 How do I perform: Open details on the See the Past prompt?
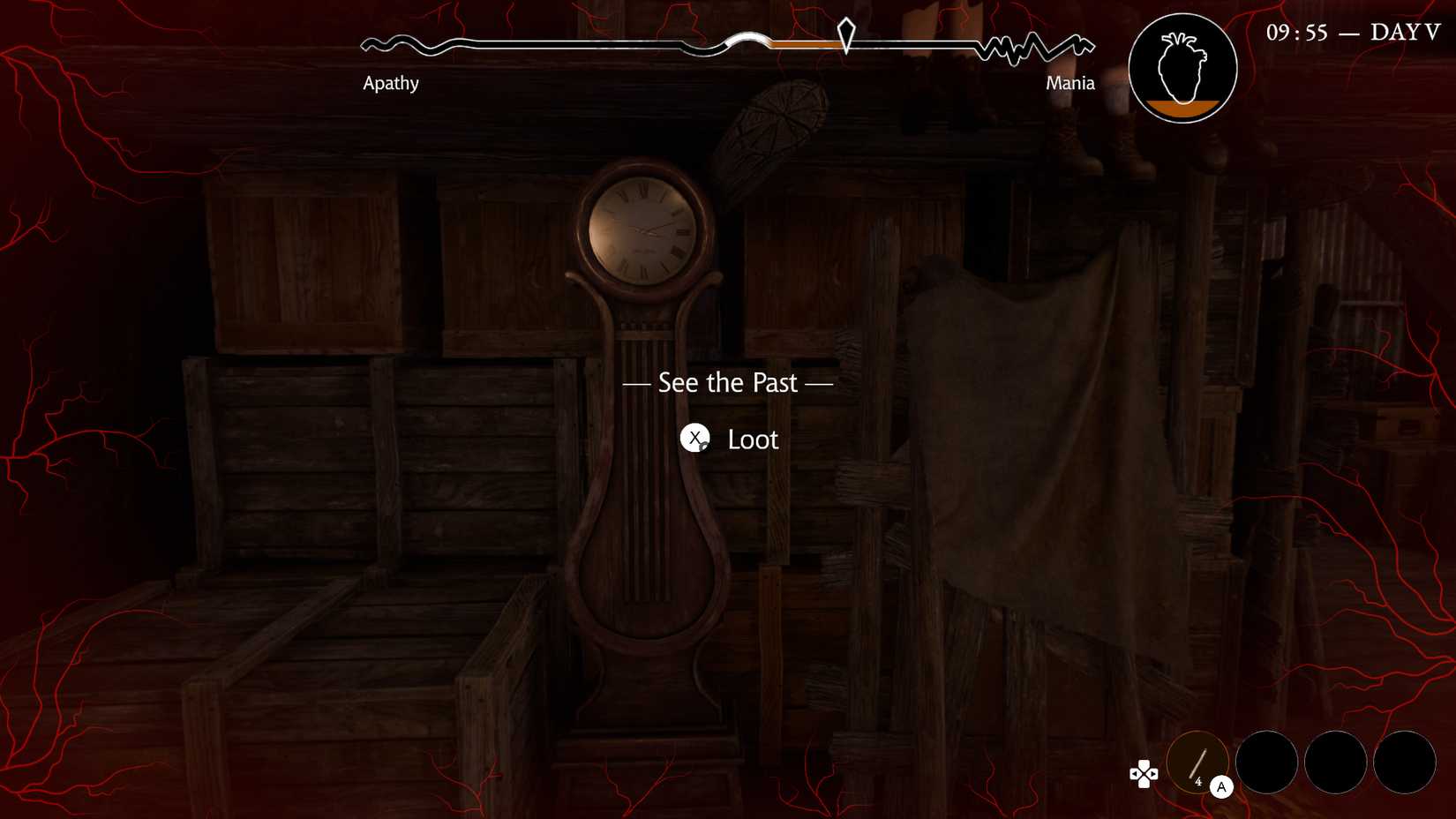pyautogui.click(x=727, y=383)
